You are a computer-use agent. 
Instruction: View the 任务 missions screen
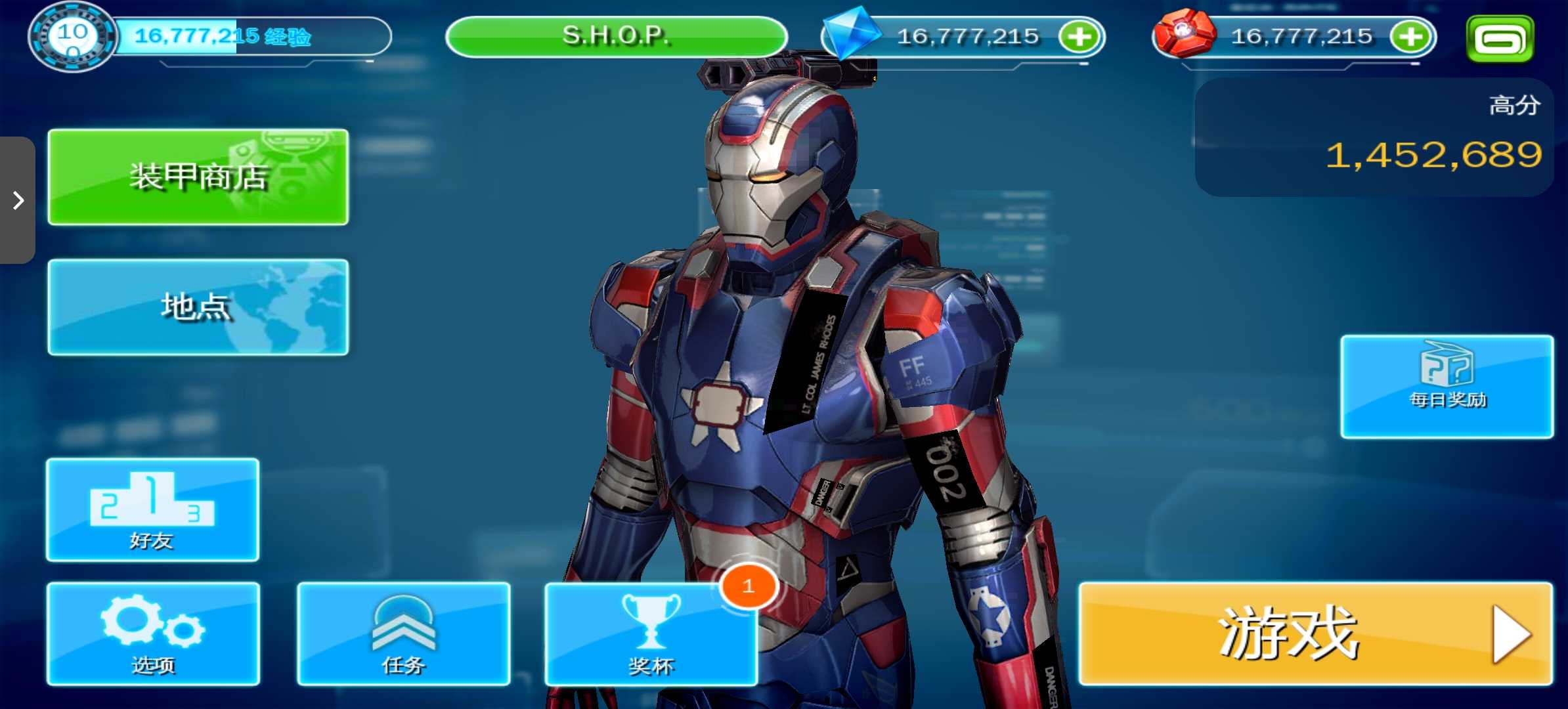403,634
